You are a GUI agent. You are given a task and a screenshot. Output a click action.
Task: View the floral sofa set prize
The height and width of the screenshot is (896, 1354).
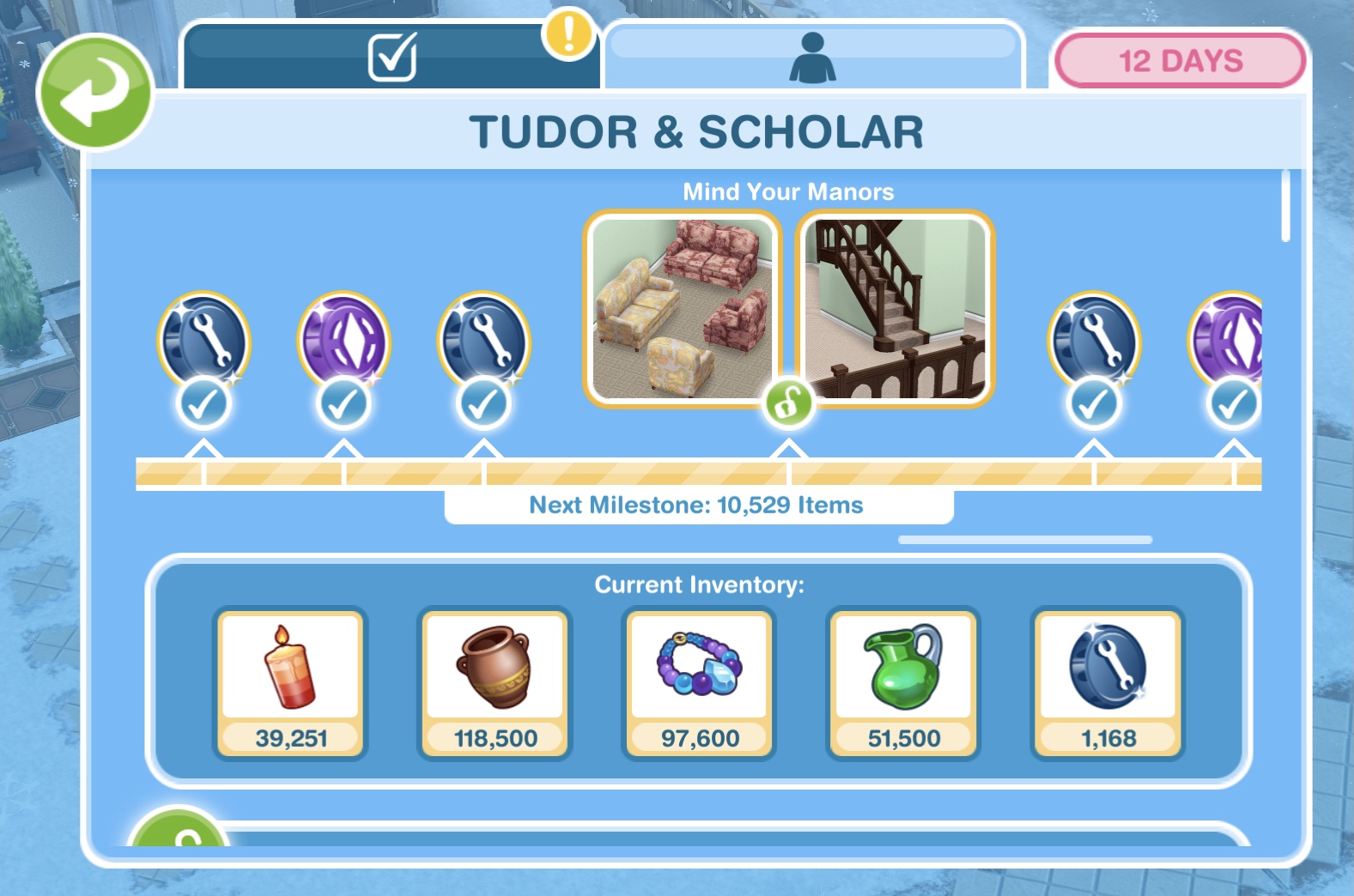click(x=682, y=308)
